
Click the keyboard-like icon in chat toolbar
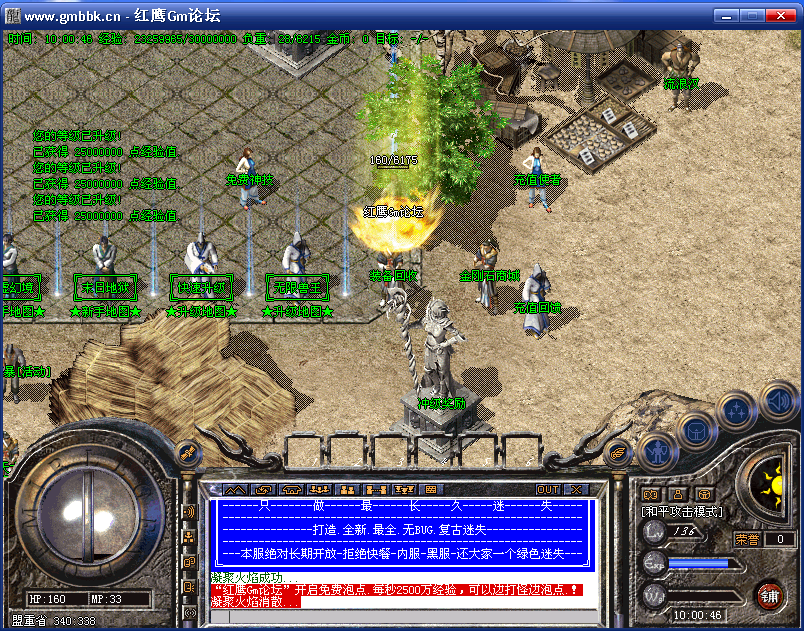click(x=431, y=490)
